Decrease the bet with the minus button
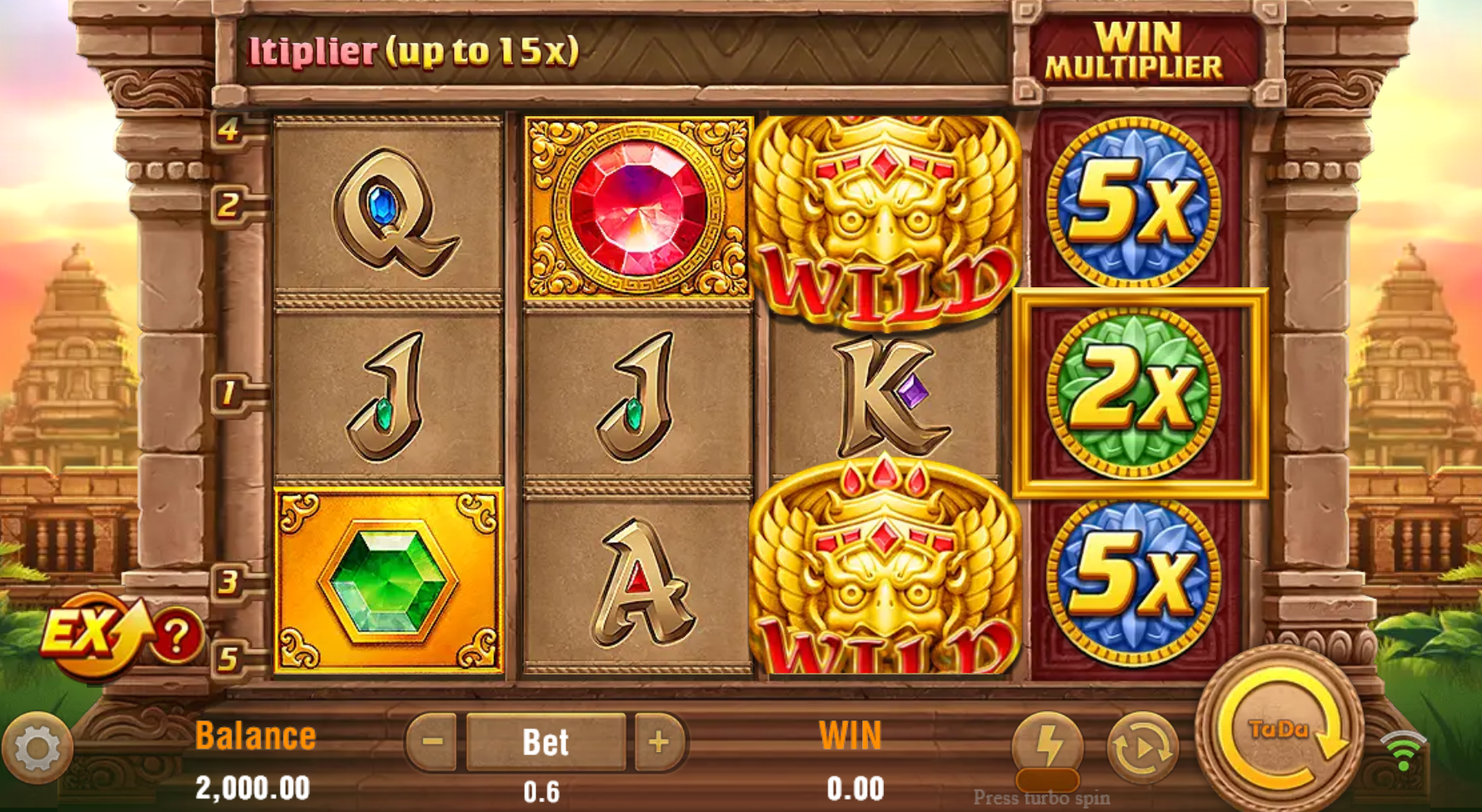The image size is (1482, 812). click(x=432, y=740)
